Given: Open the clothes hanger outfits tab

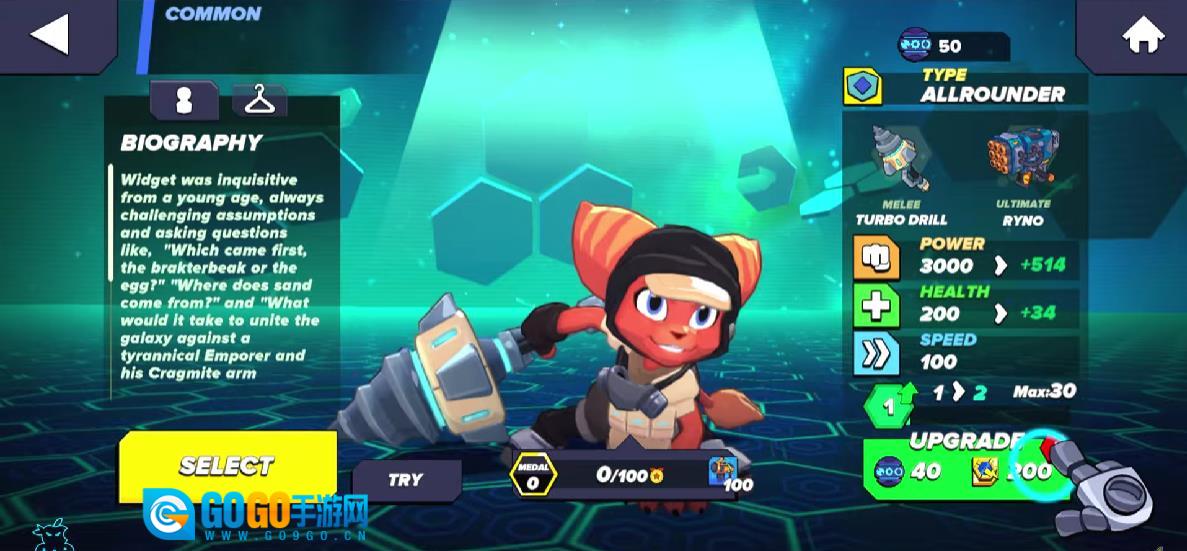Looking at the screenshot, I should click(260, 100).
